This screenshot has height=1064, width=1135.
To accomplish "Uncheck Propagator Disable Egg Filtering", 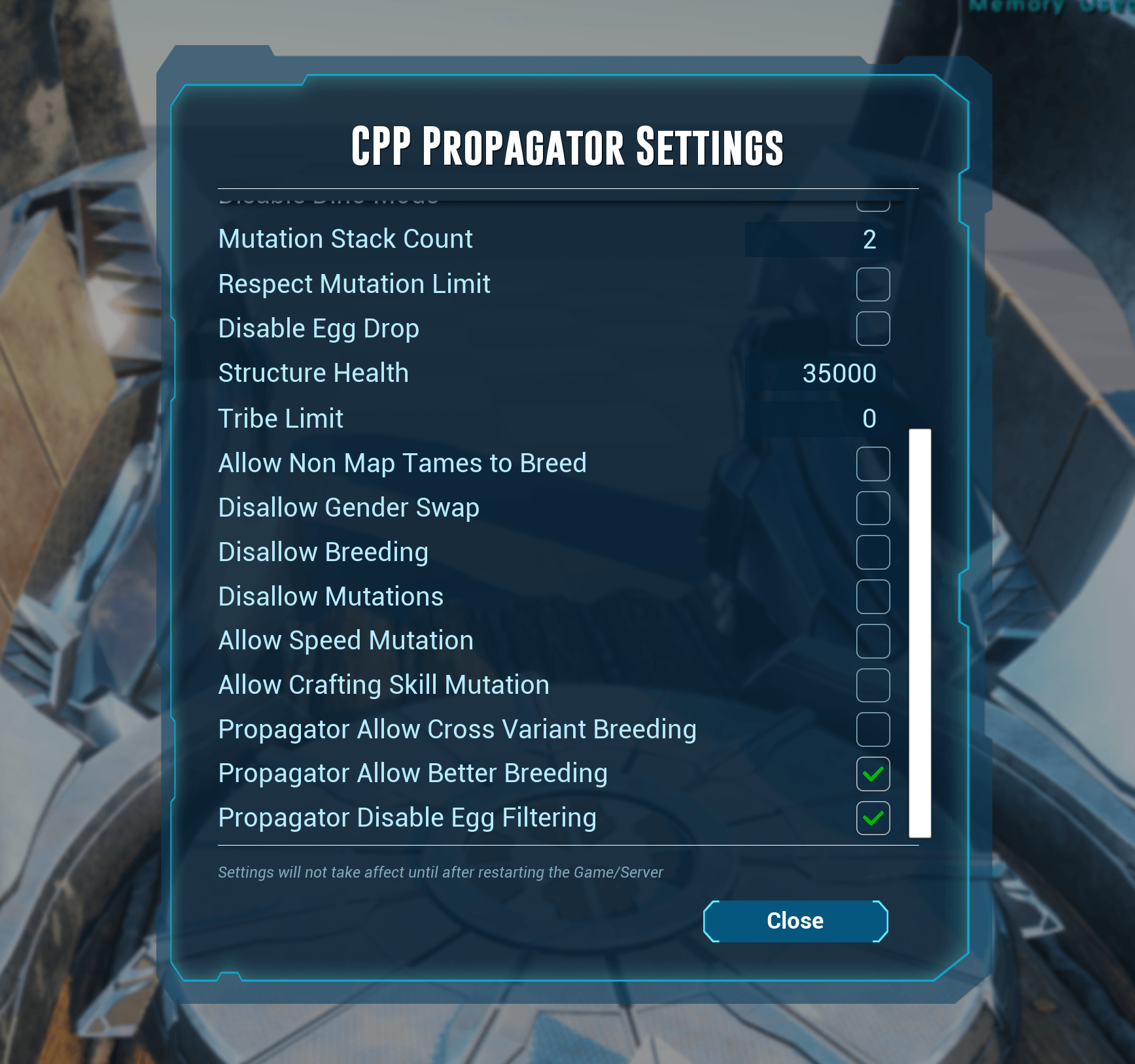I will coord(873,819).
